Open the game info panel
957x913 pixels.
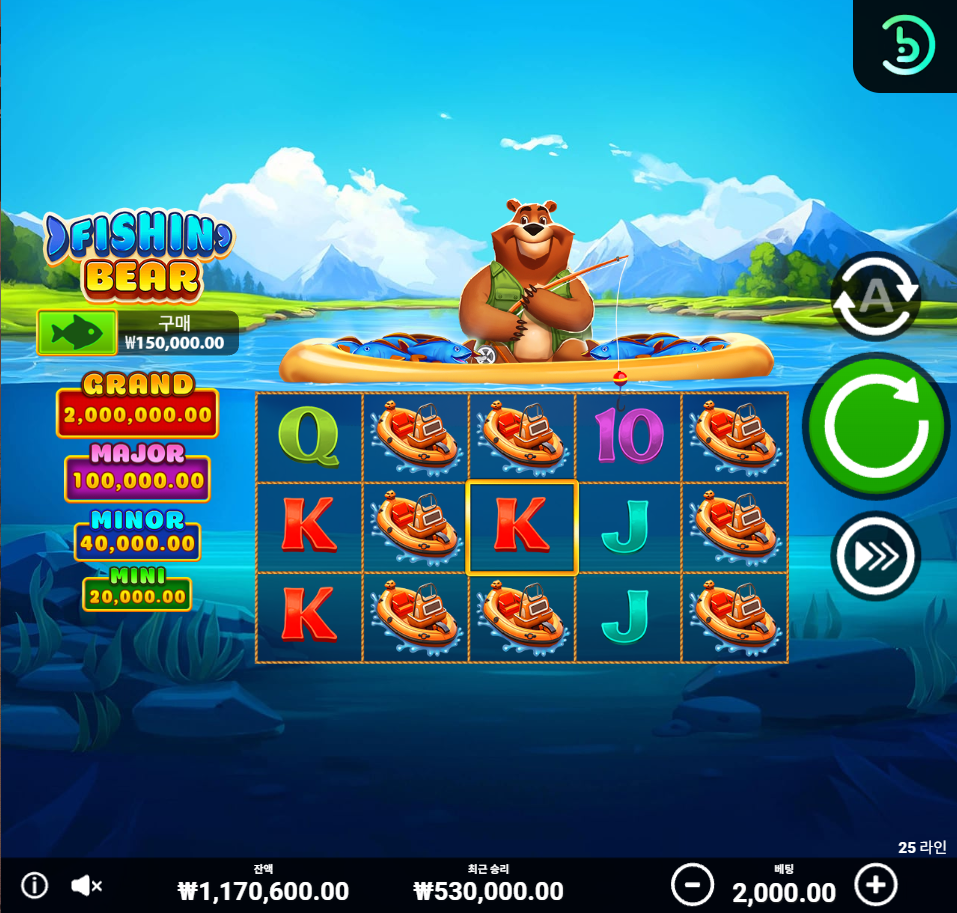(x=35, y=885)
